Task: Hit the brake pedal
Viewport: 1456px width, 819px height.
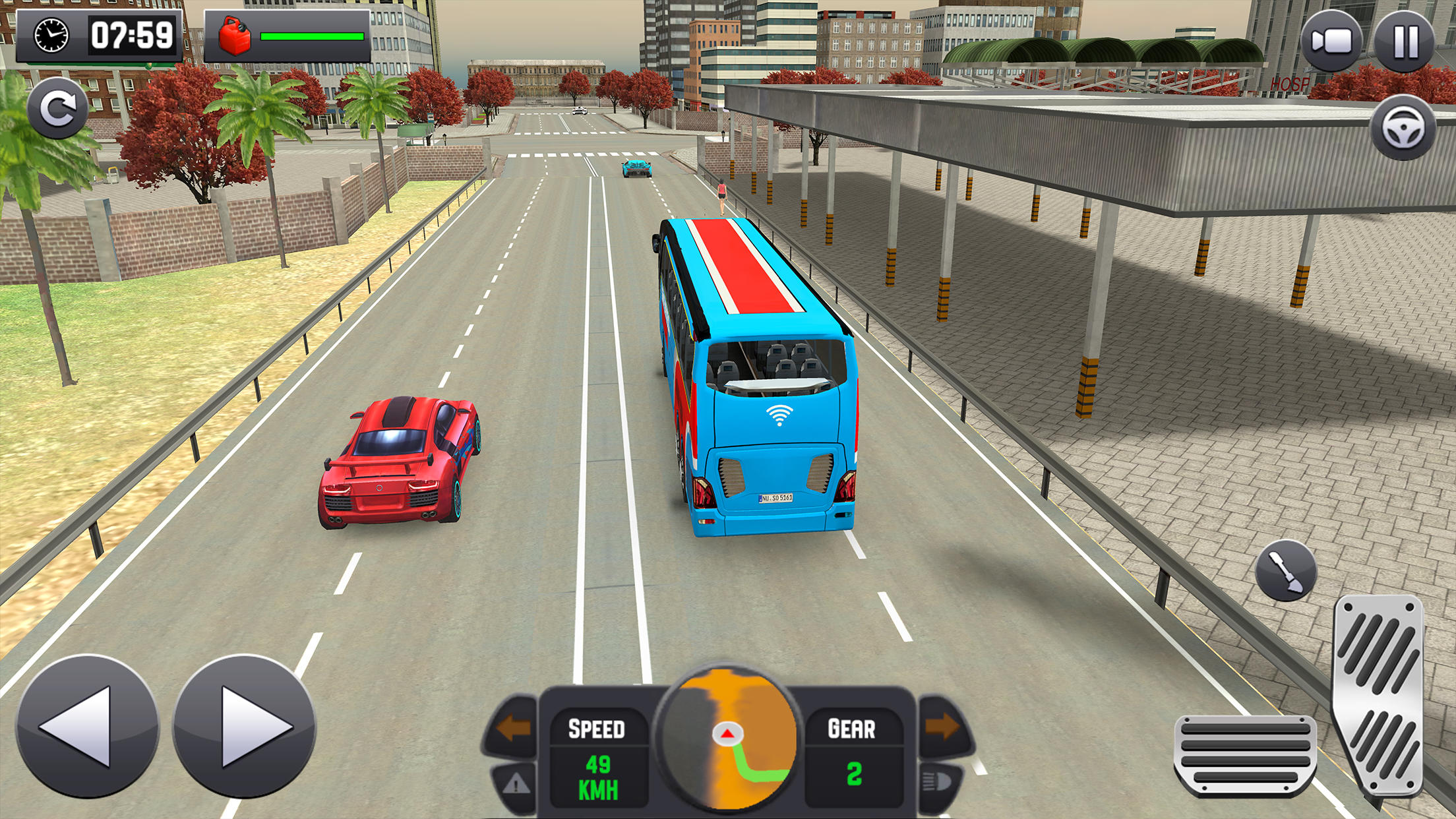Action: [1245, 754]
